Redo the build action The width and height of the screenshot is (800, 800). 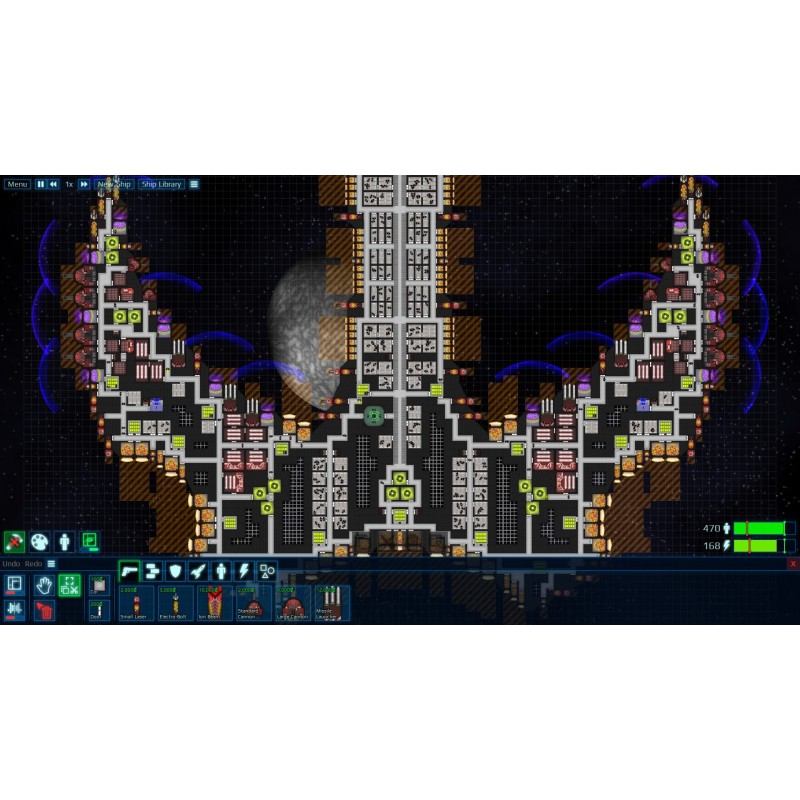(33, 564)
